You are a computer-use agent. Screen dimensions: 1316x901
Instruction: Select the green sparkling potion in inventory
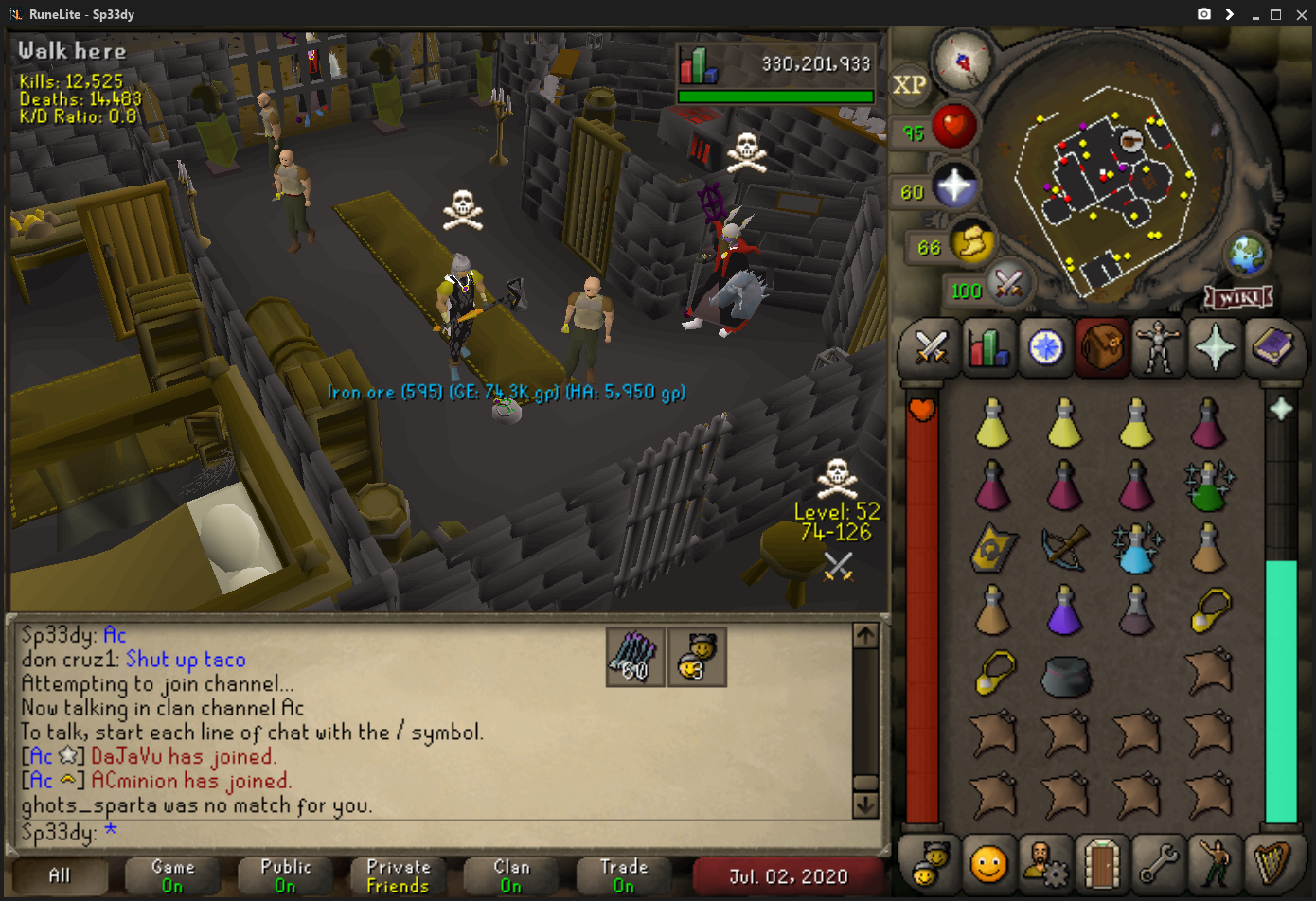(1208, 486)
